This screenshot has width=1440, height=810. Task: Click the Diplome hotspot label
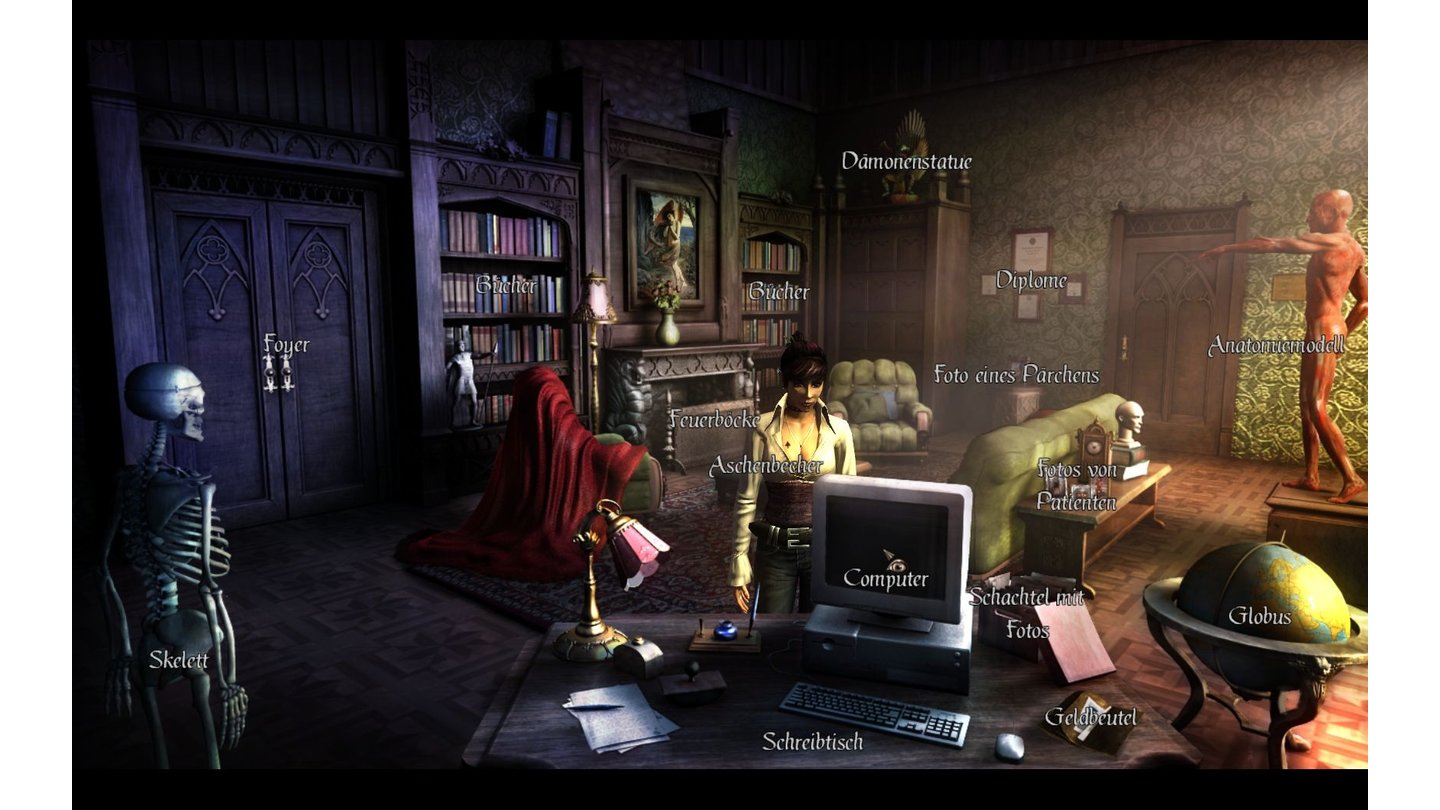click(x=1031, y=280)
